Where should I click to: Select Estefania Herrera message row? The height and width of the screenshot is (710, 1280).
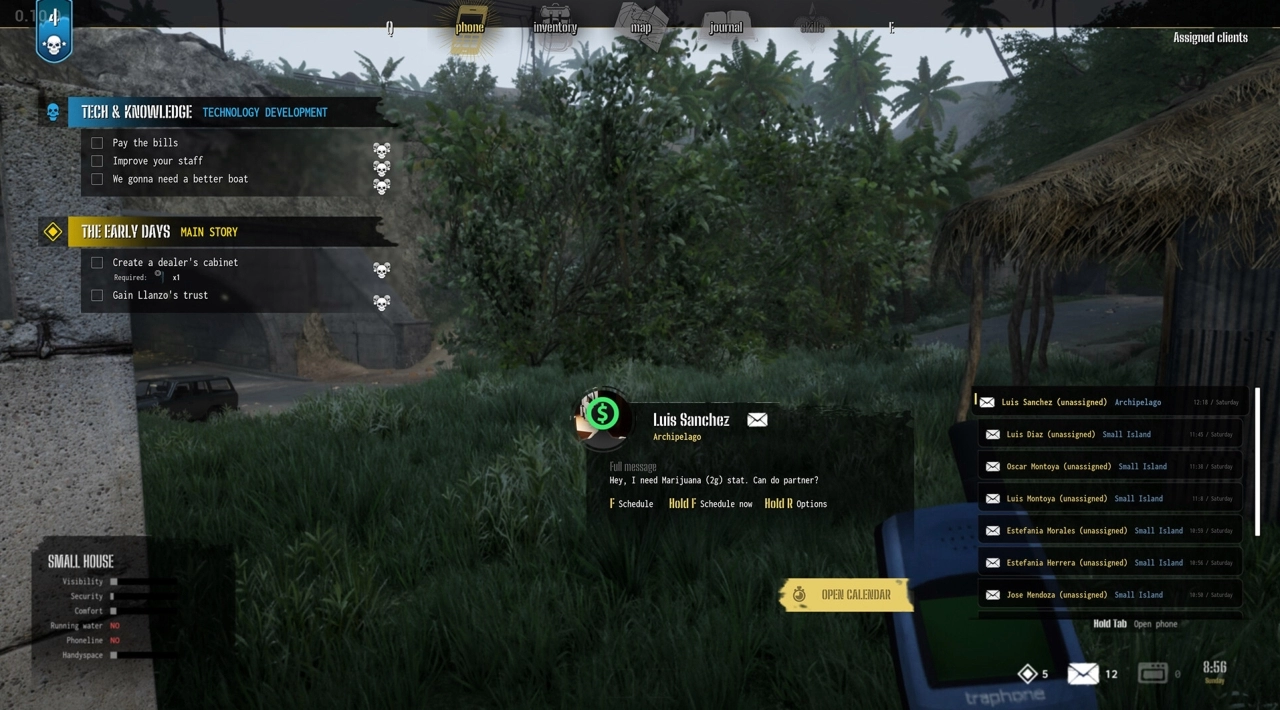[1109, 562]
